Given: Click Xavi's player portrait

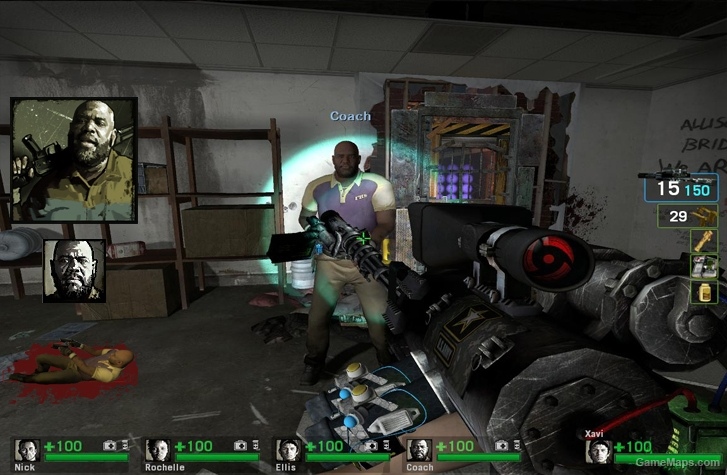Looking at the screenshot, I should (x=599, y=451).
